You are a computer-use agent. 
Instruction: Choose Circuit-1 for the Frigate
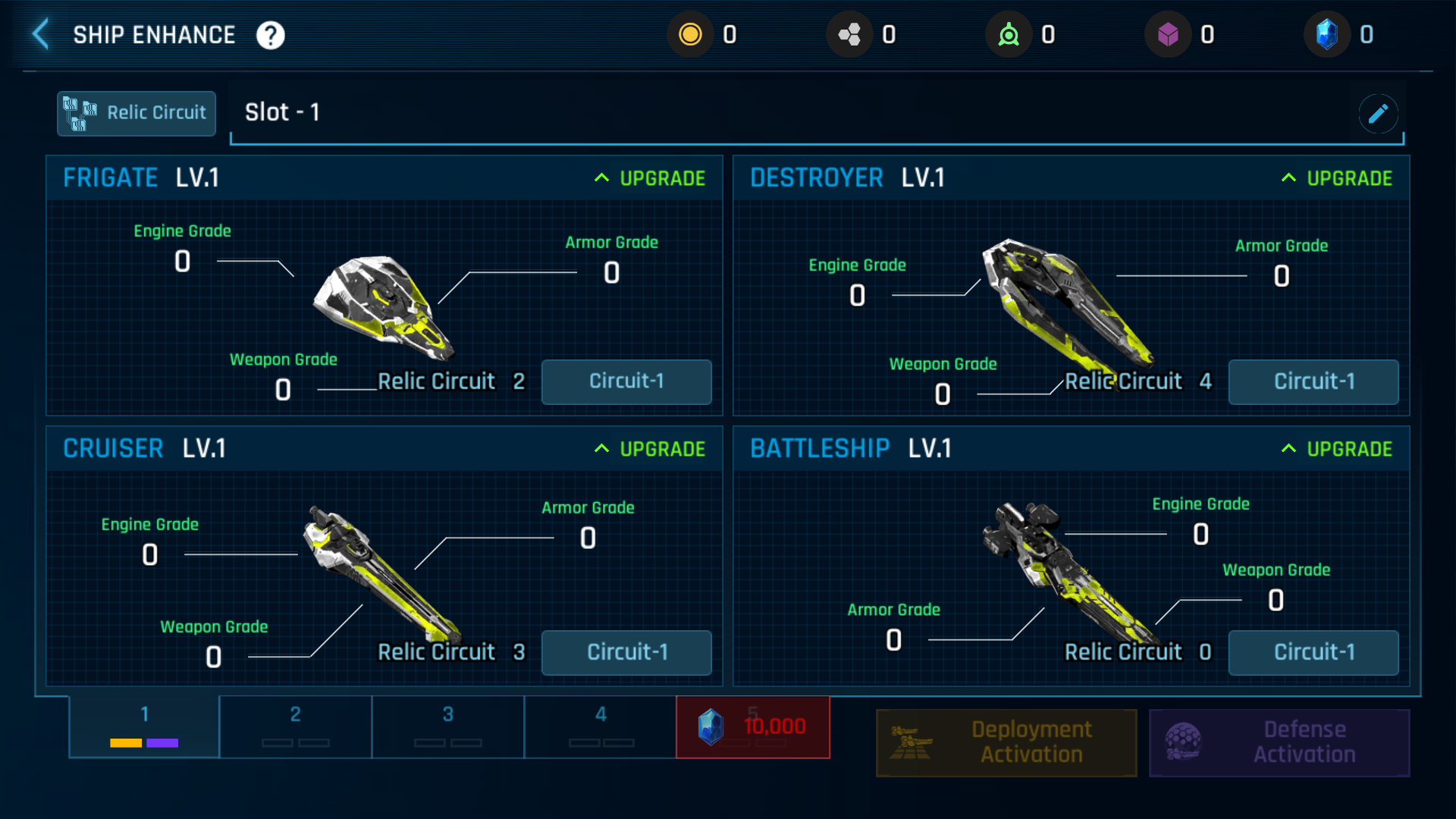tap(626, 381)
